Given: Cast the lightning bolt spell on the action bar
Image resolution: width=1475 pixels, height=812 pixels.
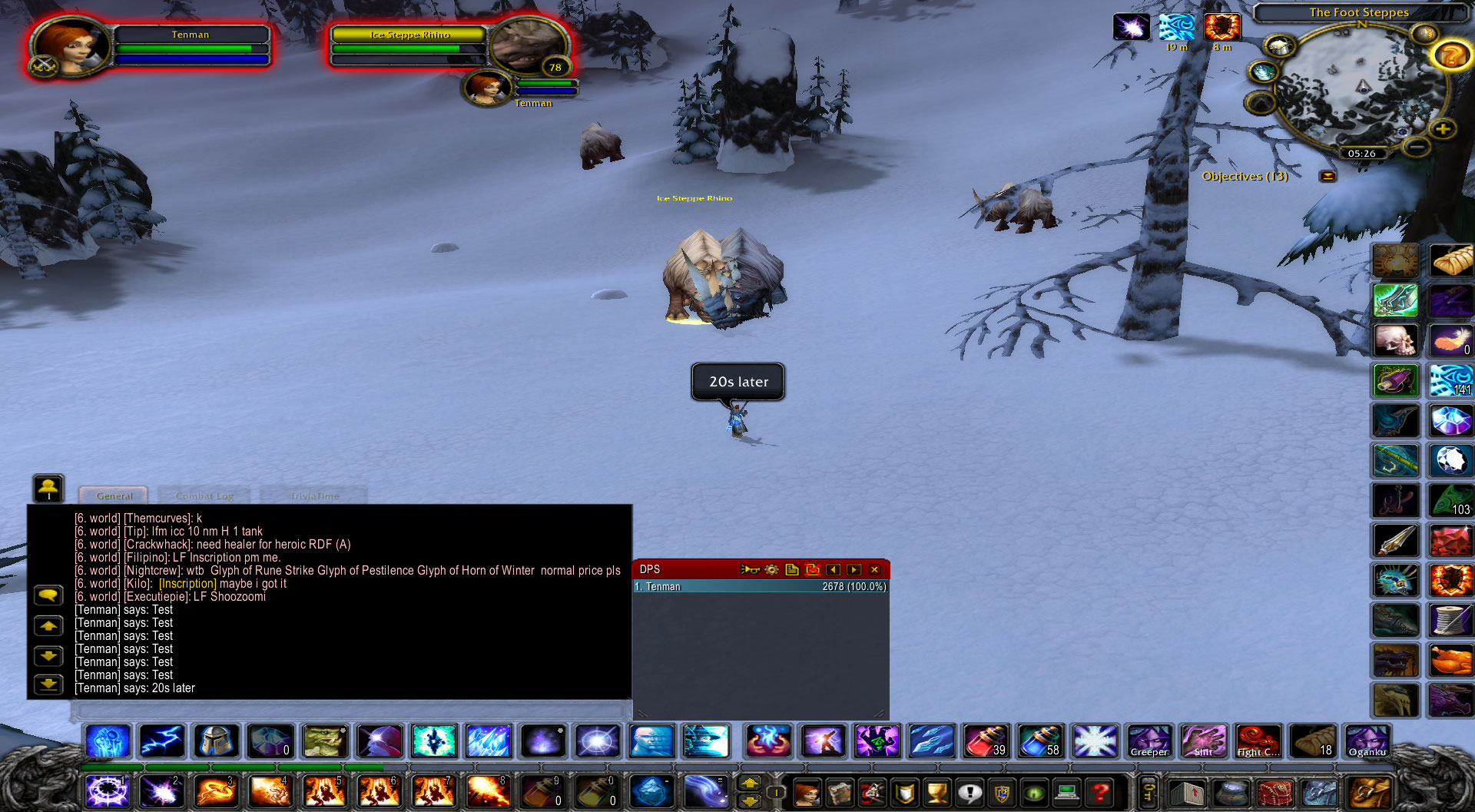Looking at the screenshot, I should point(162,741).
